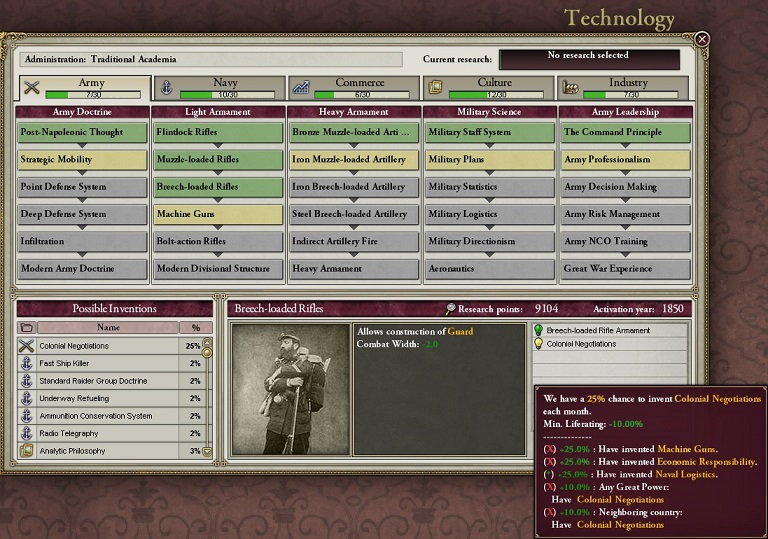
Task: Choose Machine Guns for research
Action: coord(219,214)
